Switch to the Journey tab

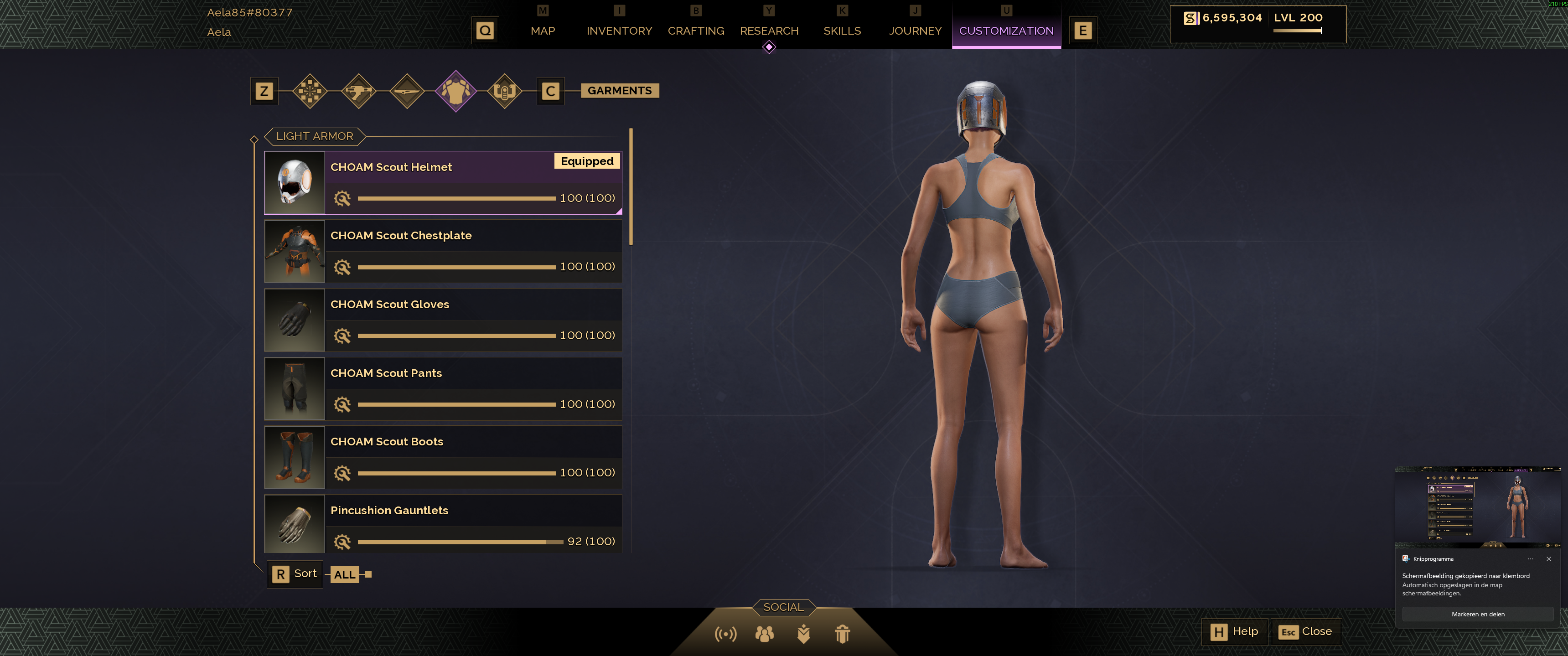tap(915, 31)
